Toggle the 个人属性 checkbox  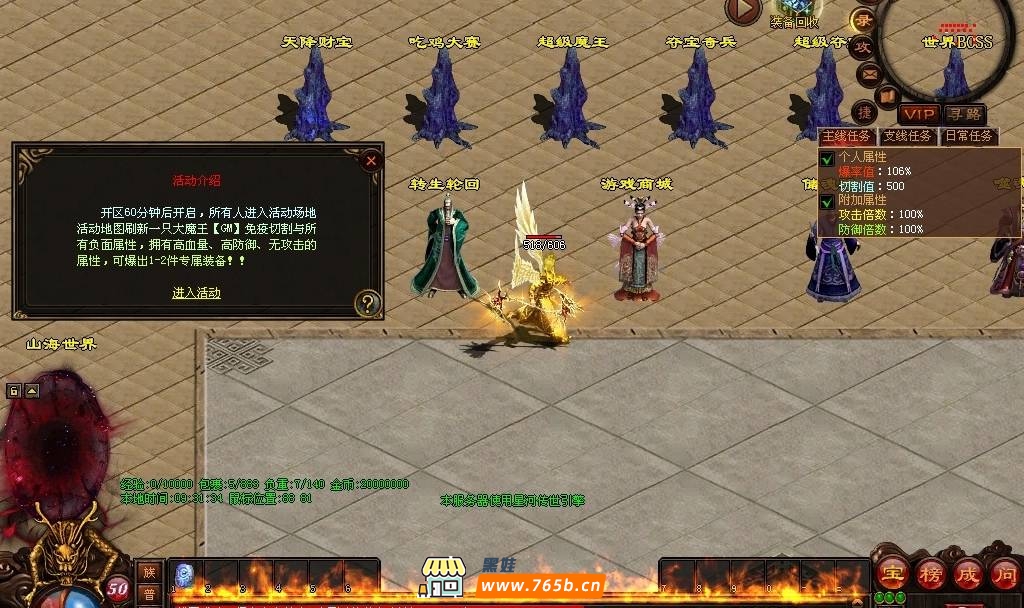click(827, 158)
